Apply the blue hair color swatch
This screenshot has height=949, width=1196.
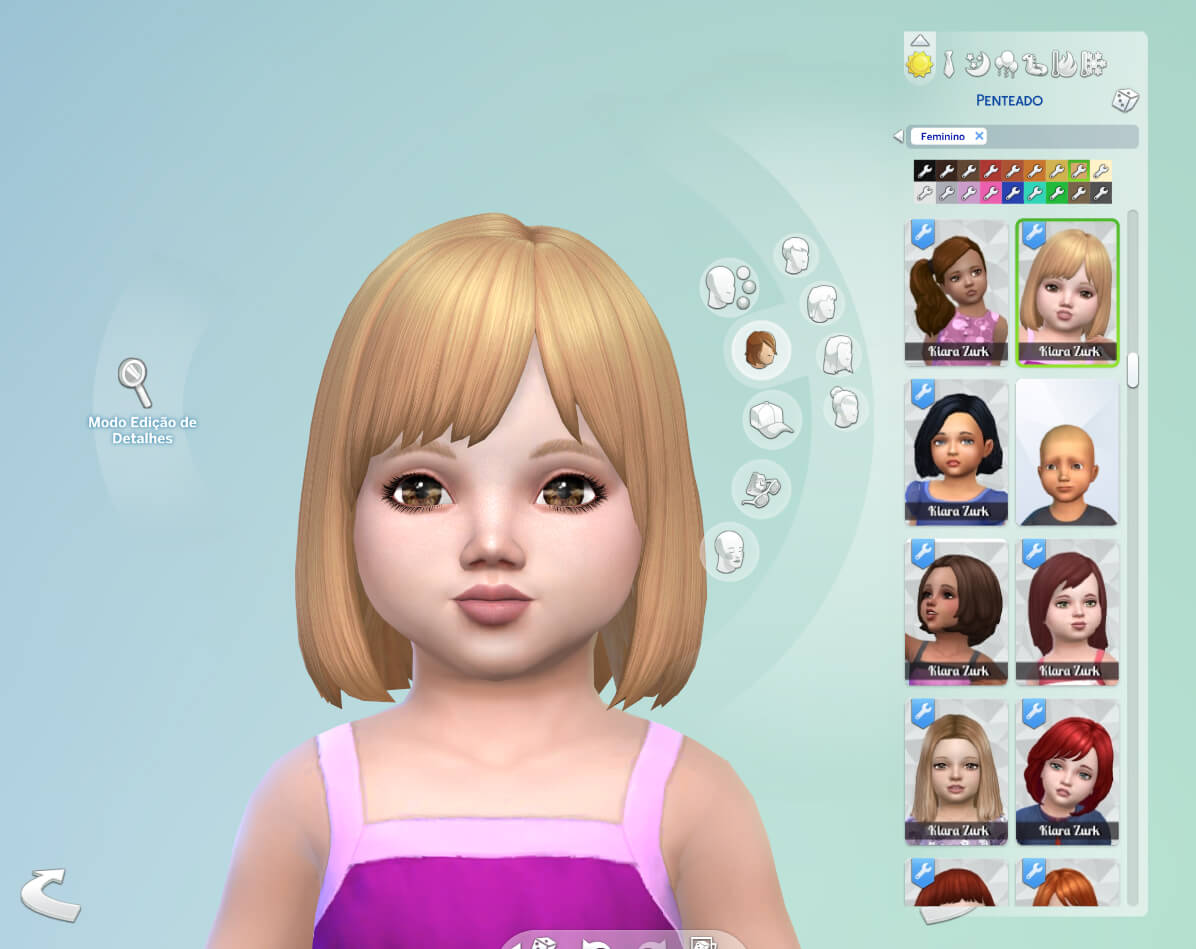point(1012,193)
